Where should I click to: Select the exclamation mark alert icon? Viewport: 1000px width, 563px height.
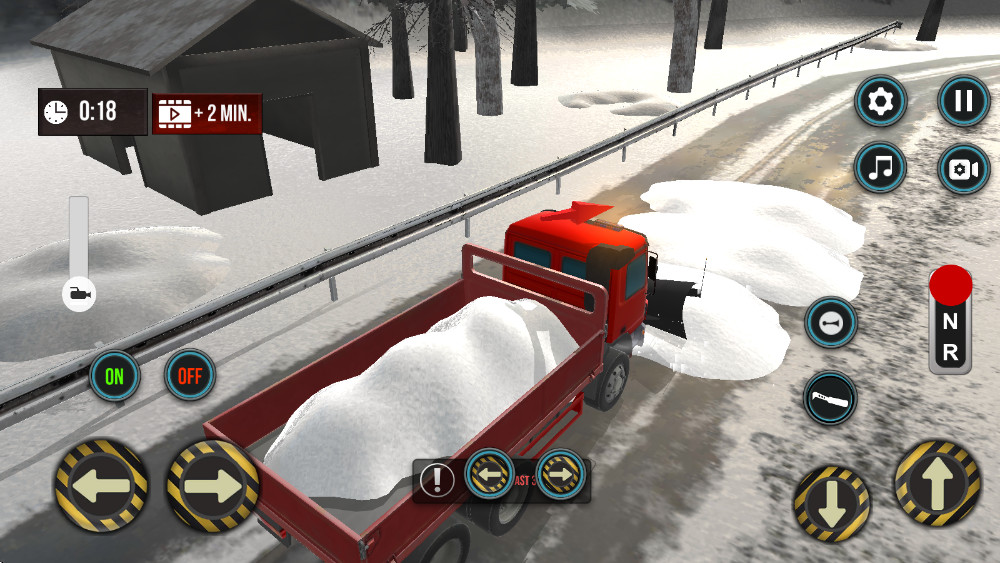point(437,480)
